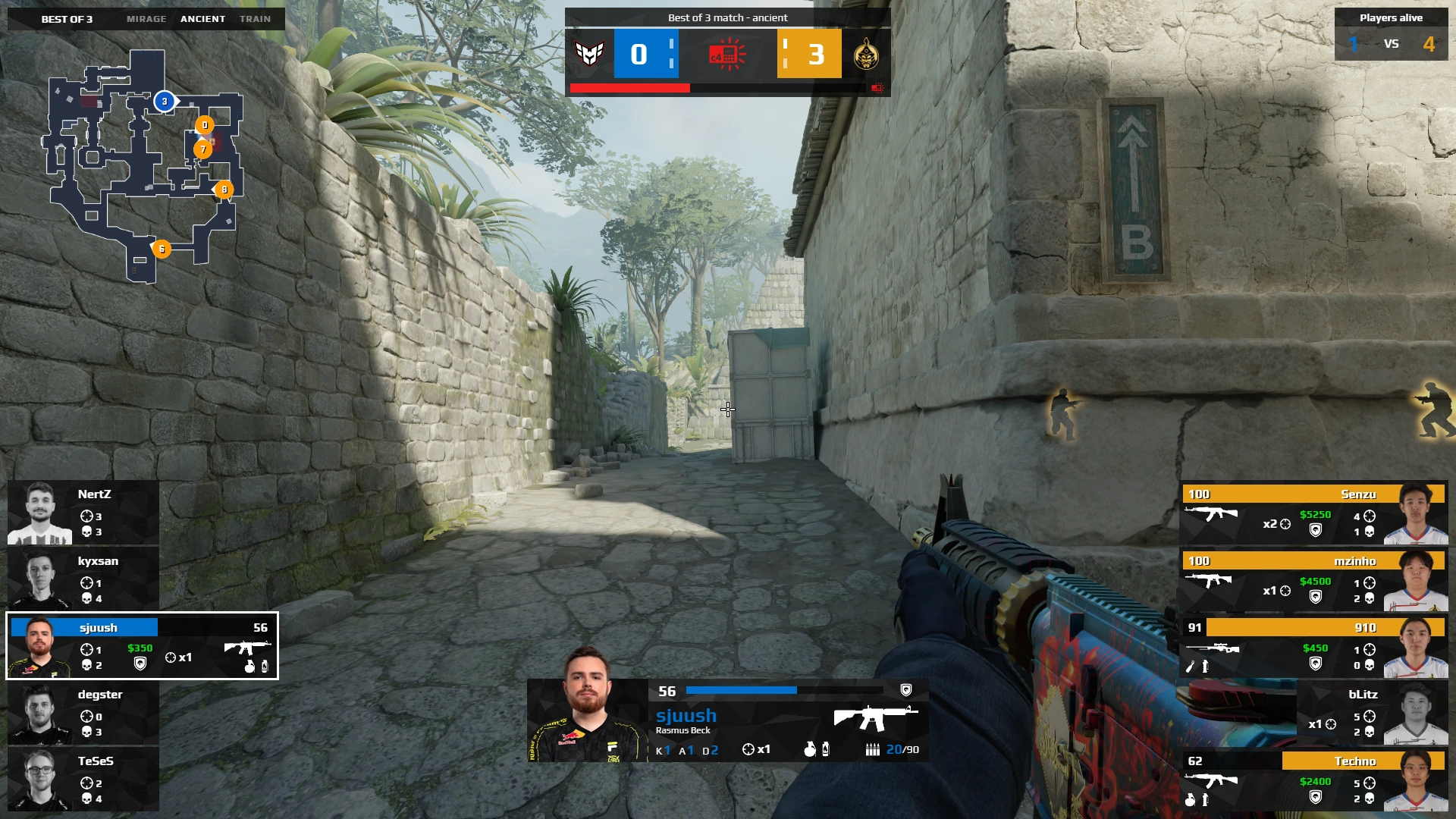
Task: Select the MIRAGE map tab
Action: point(146,19)
